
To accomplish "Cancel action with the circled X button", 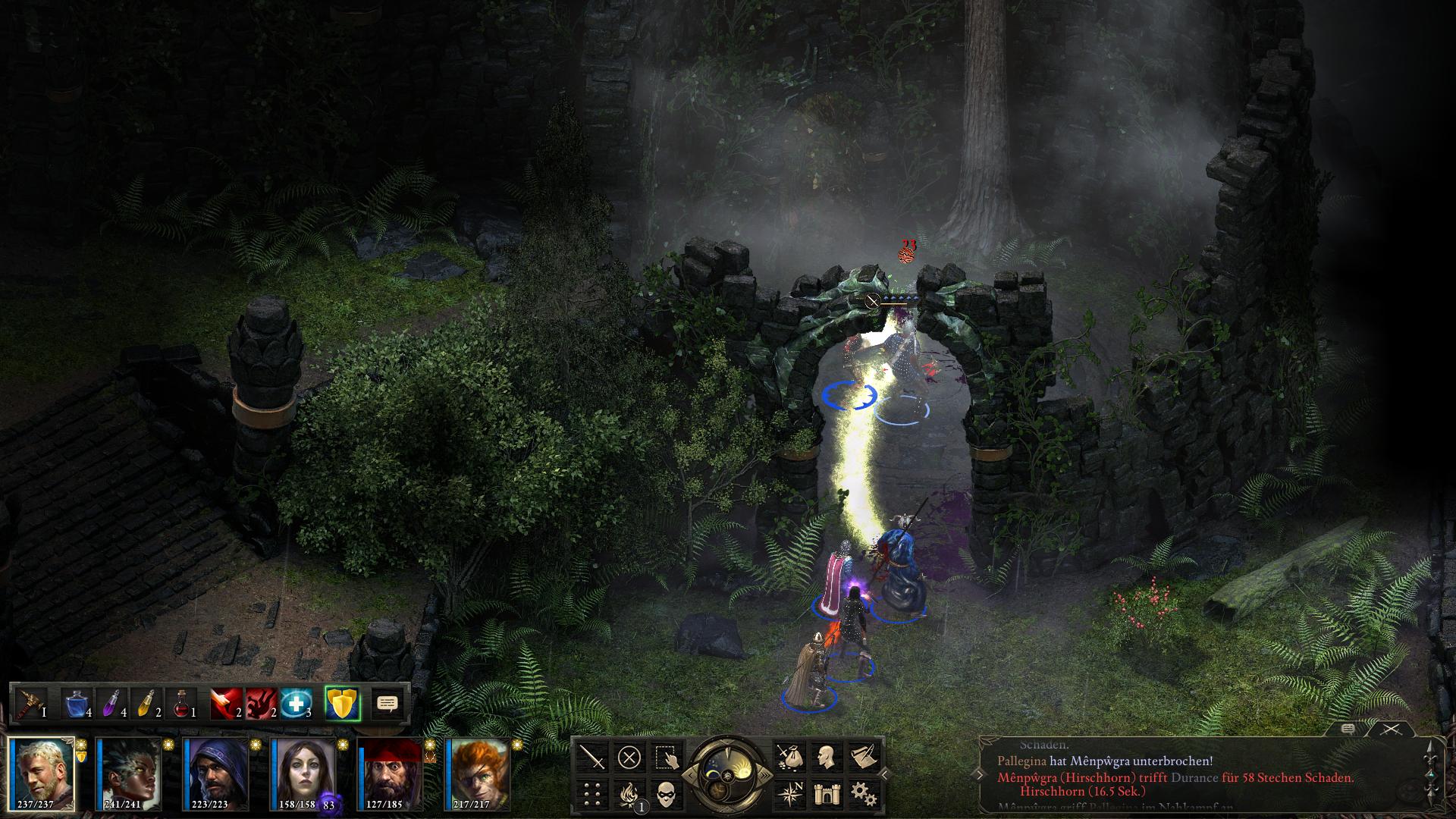I will click(629, 757).
